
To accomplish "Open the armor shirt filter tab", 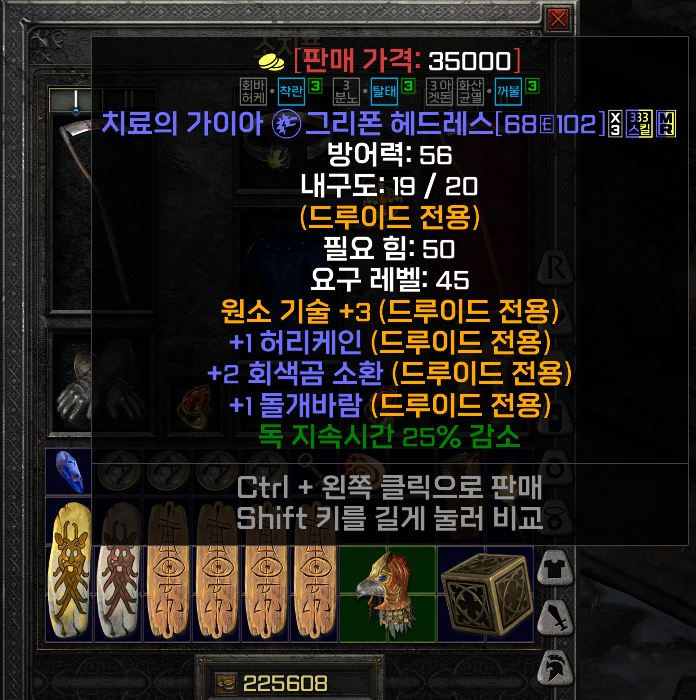I will click(553, 569).
